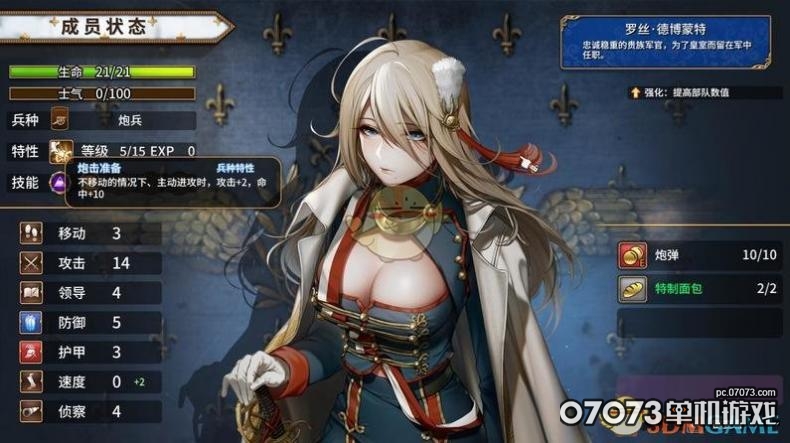The height and width of the screenshot is (443, 790).
Task: Select the 护甲 armor stat row
Action: point(88,352)
